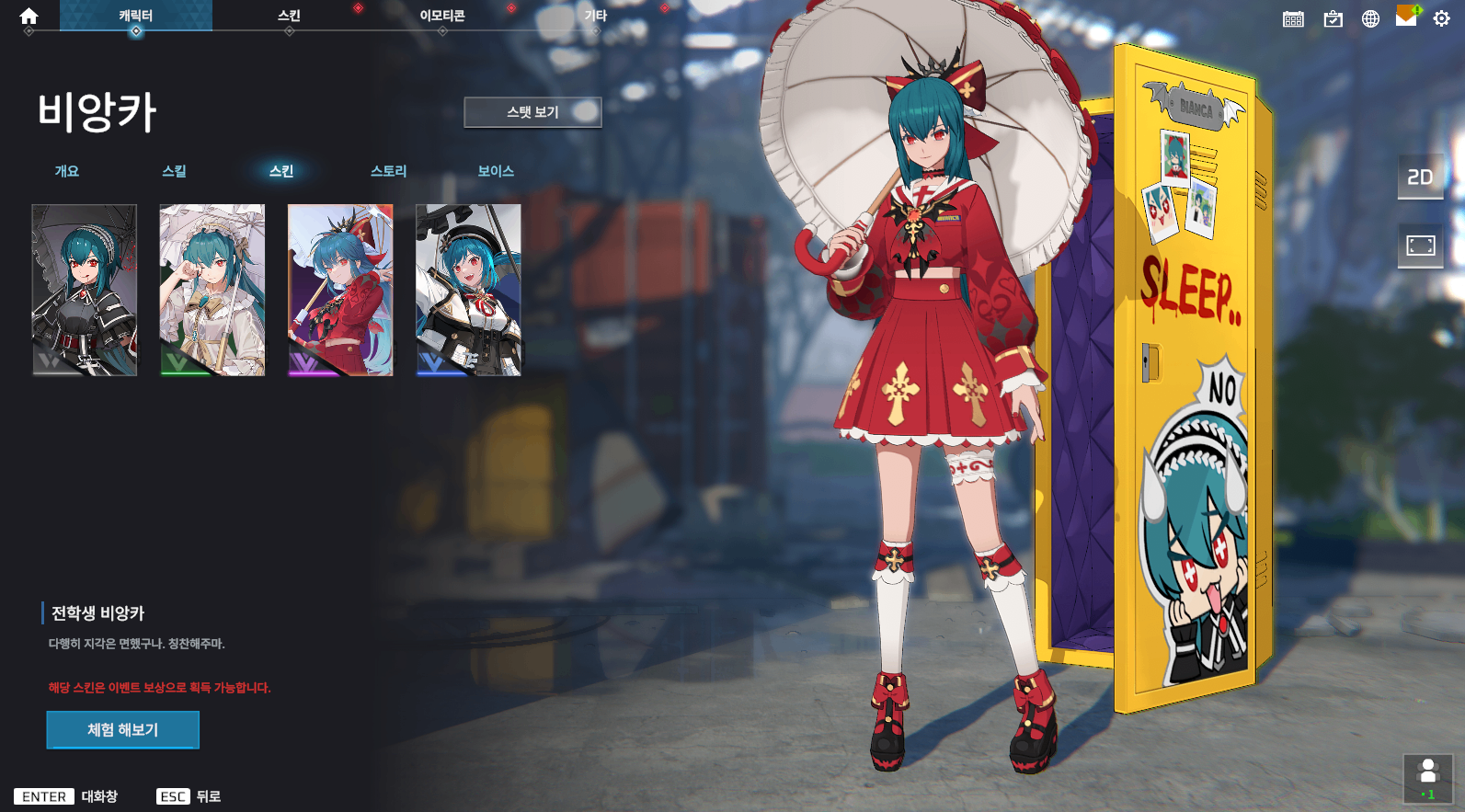Switch to the 캐릭터 top tab
Viewport: 1465px width, 812px height.
pos(136,16)
